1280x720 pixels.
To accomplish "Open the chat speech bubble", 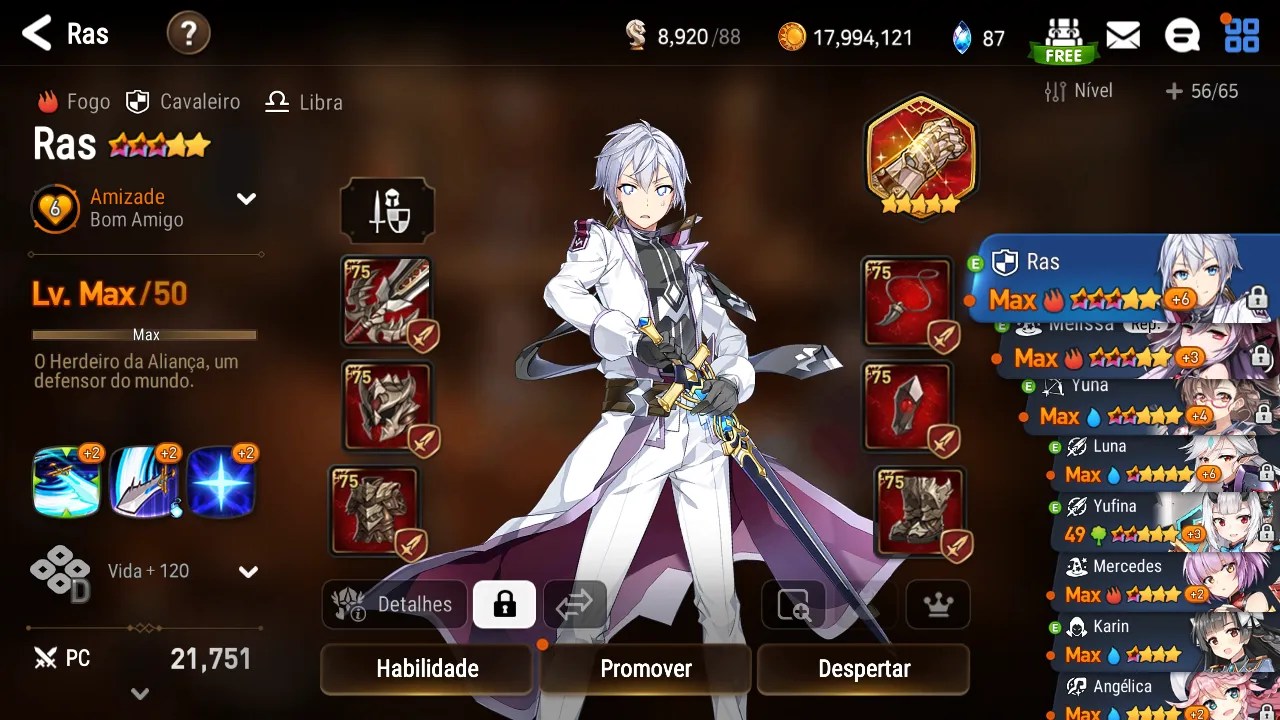I will click(x=1182, y=36).
